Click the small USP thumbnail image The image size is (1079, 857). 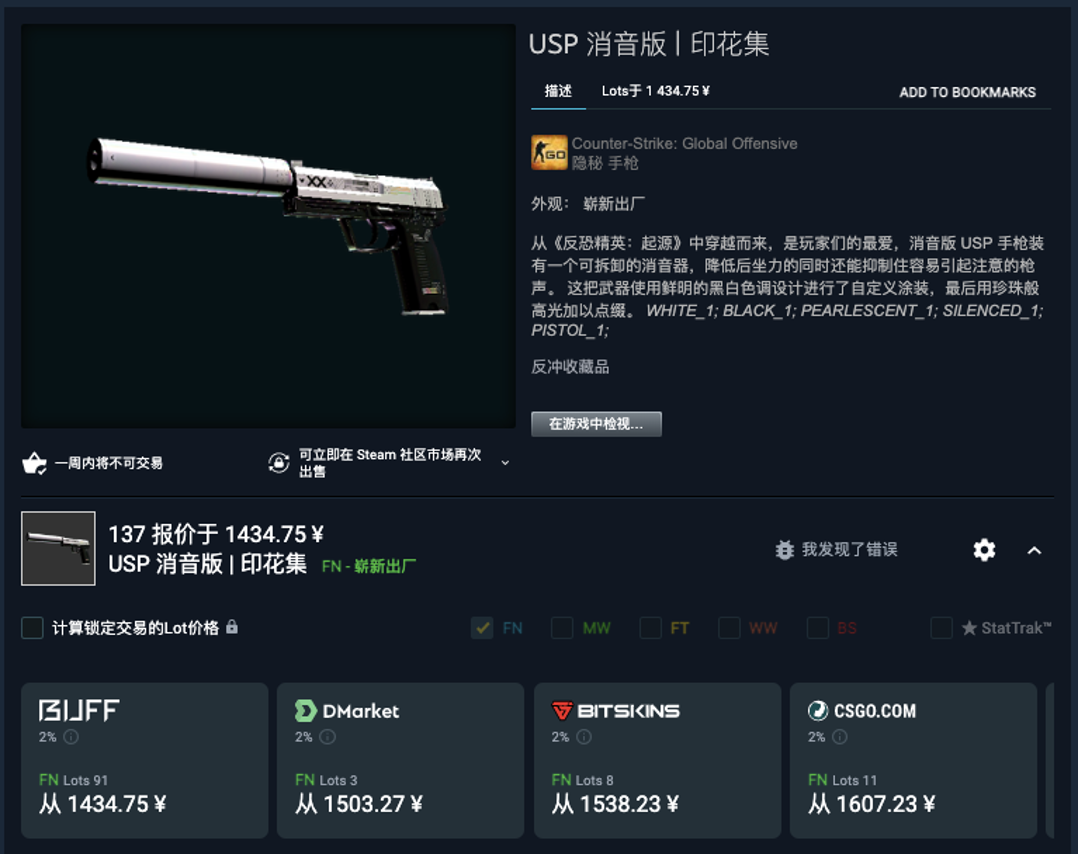click(58, 548)
